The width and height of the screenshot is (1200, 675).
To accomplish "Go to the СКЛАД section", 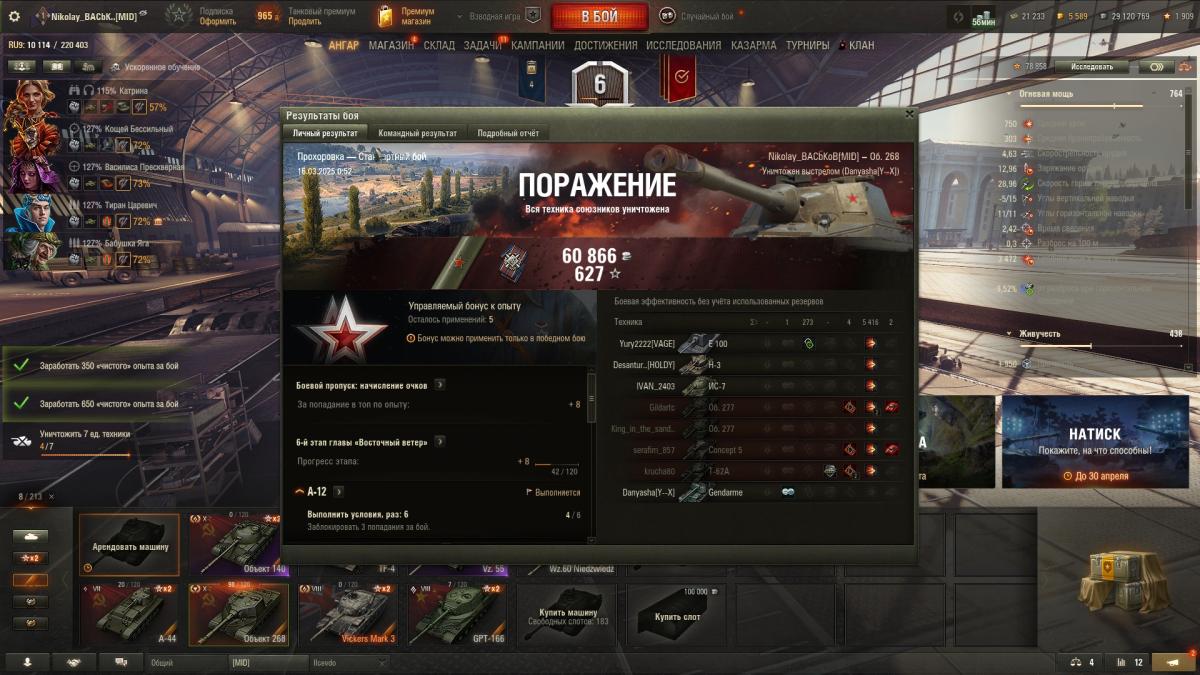I will [439, 46].
